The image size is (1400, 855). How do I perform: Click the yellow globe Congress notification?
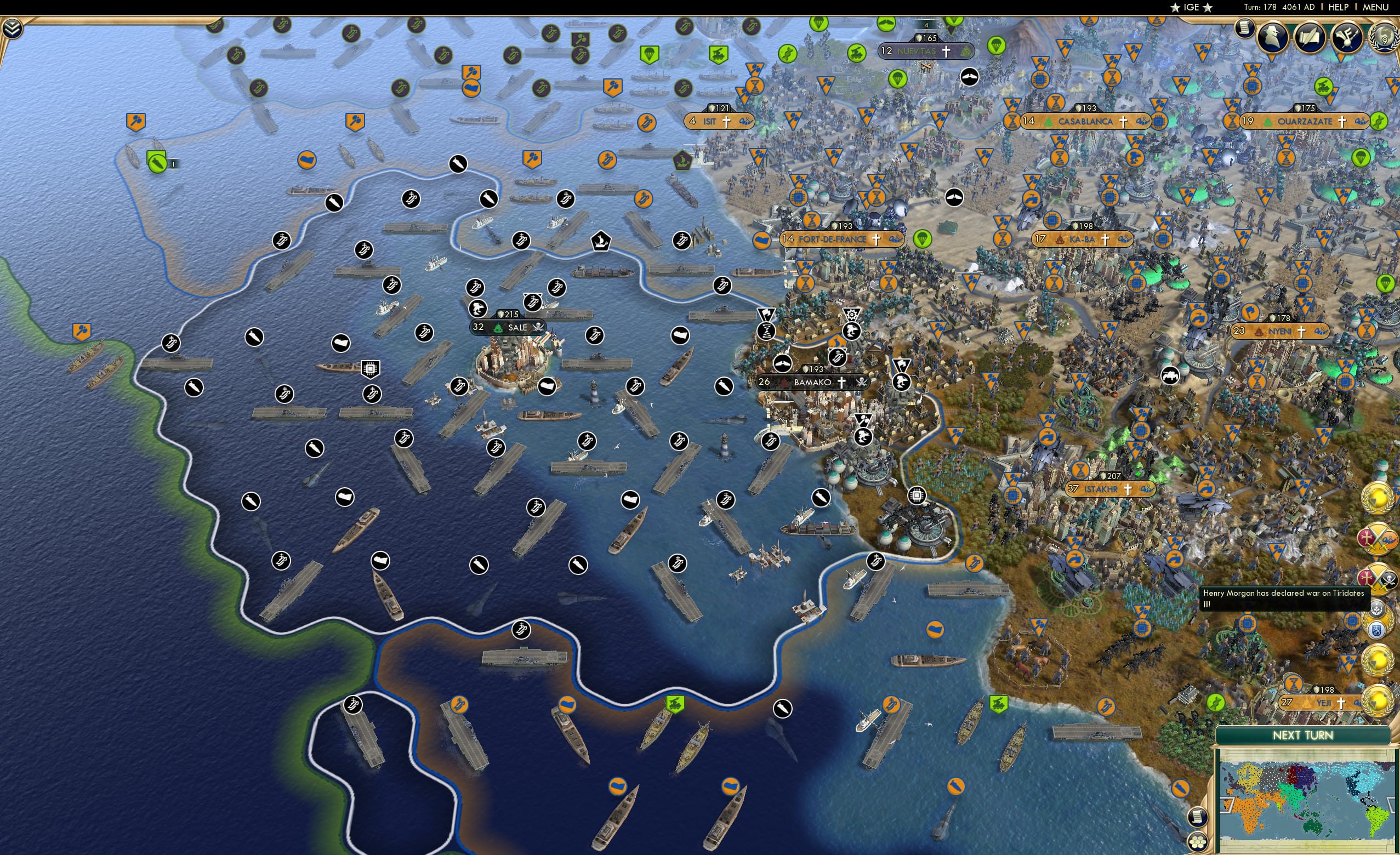(x=1377, y=500)
